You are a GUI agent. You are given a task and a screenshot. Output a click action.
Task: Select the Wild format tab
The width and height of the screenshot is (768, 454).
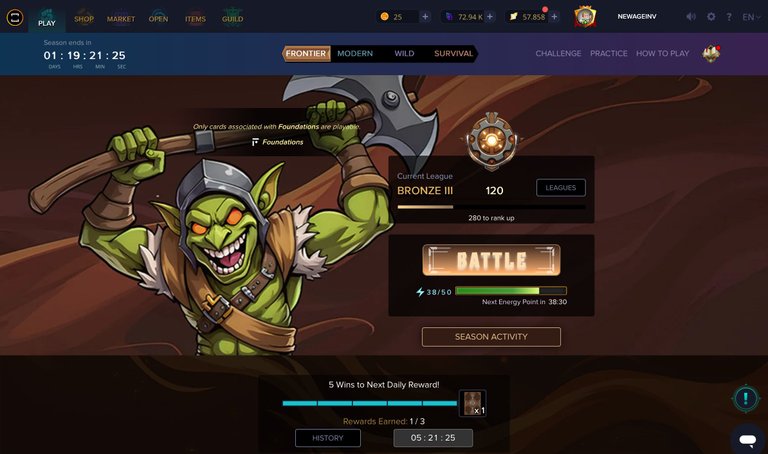(404, 53)
